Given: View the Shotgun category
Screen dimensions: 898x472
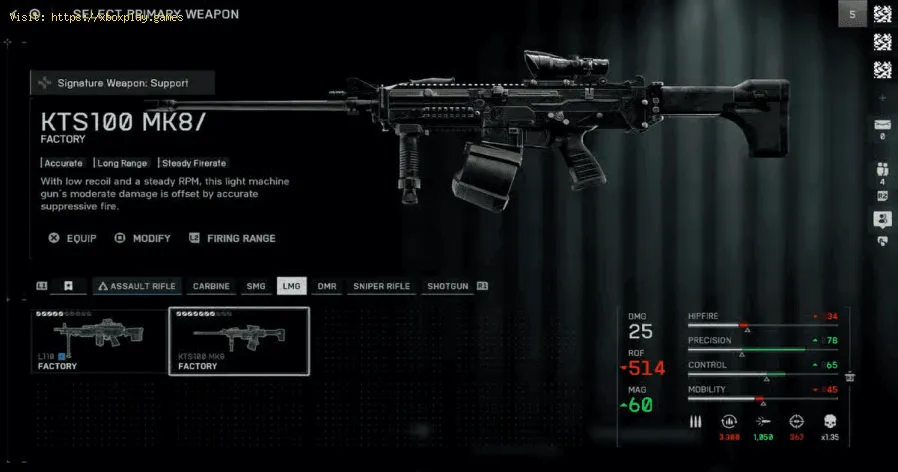Looking at the screenshot, I should tap(447, 286).
